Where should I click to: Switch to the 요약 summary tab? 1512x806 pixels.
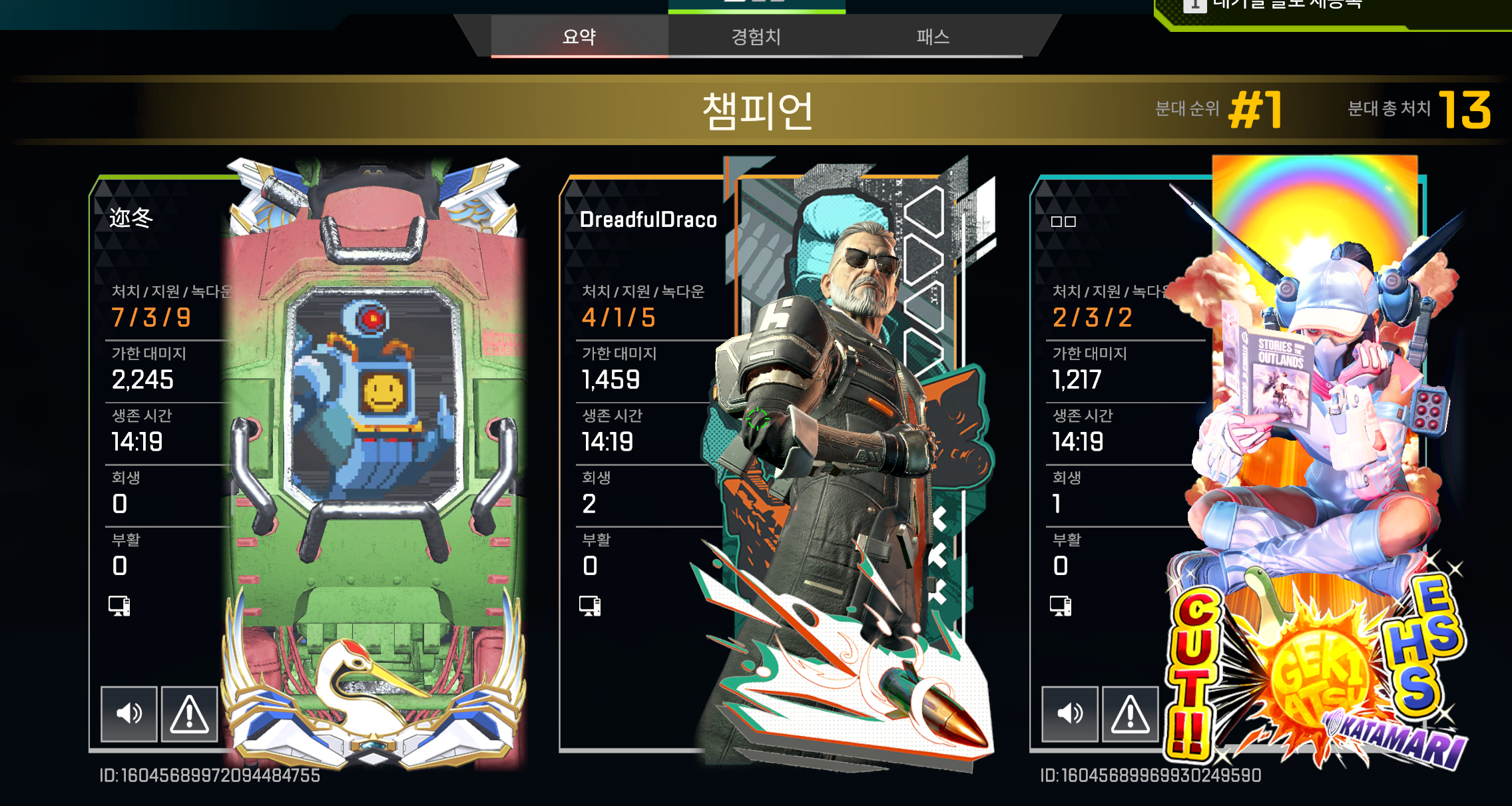[579, 37]
